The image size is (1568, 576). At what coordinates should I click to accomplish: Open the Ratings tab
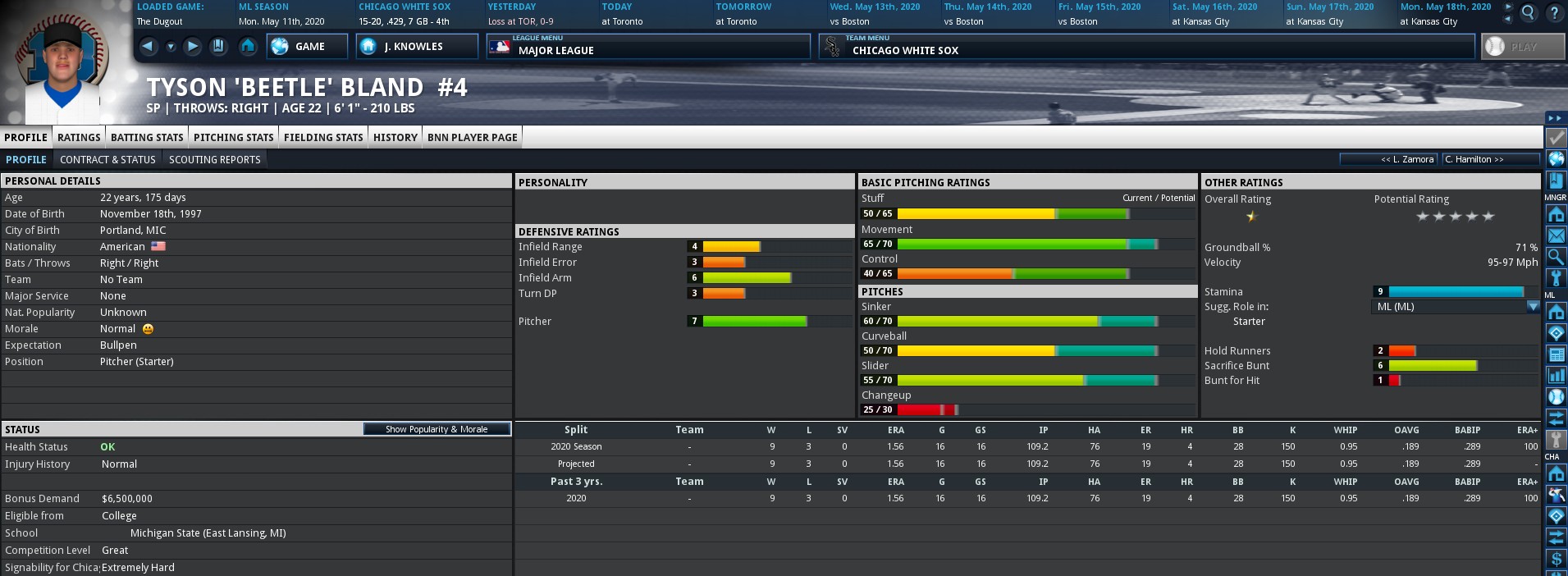pyautogui.click(x=79, y=137)
